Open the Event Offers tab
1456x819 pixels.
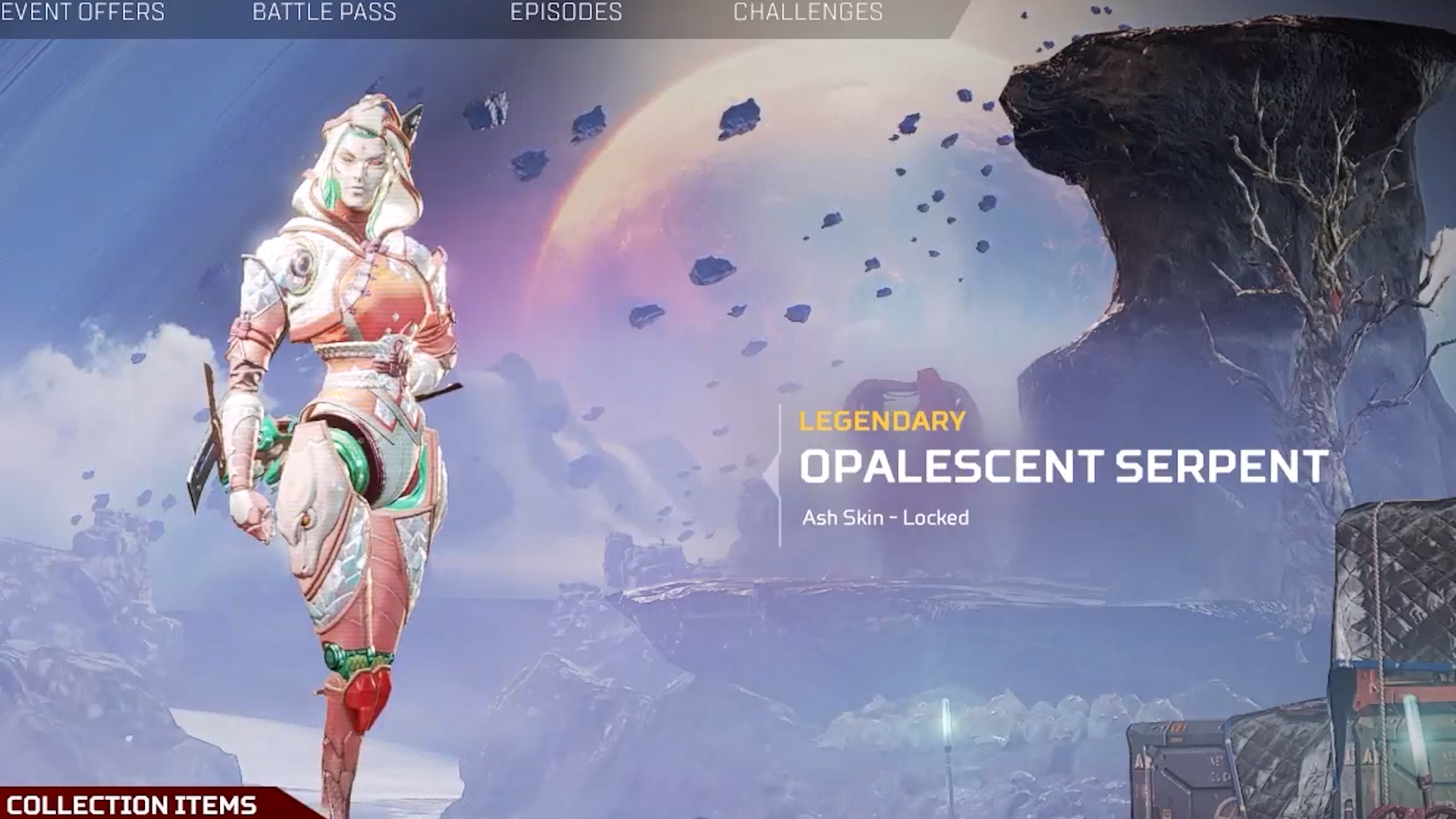coord(83,13)
